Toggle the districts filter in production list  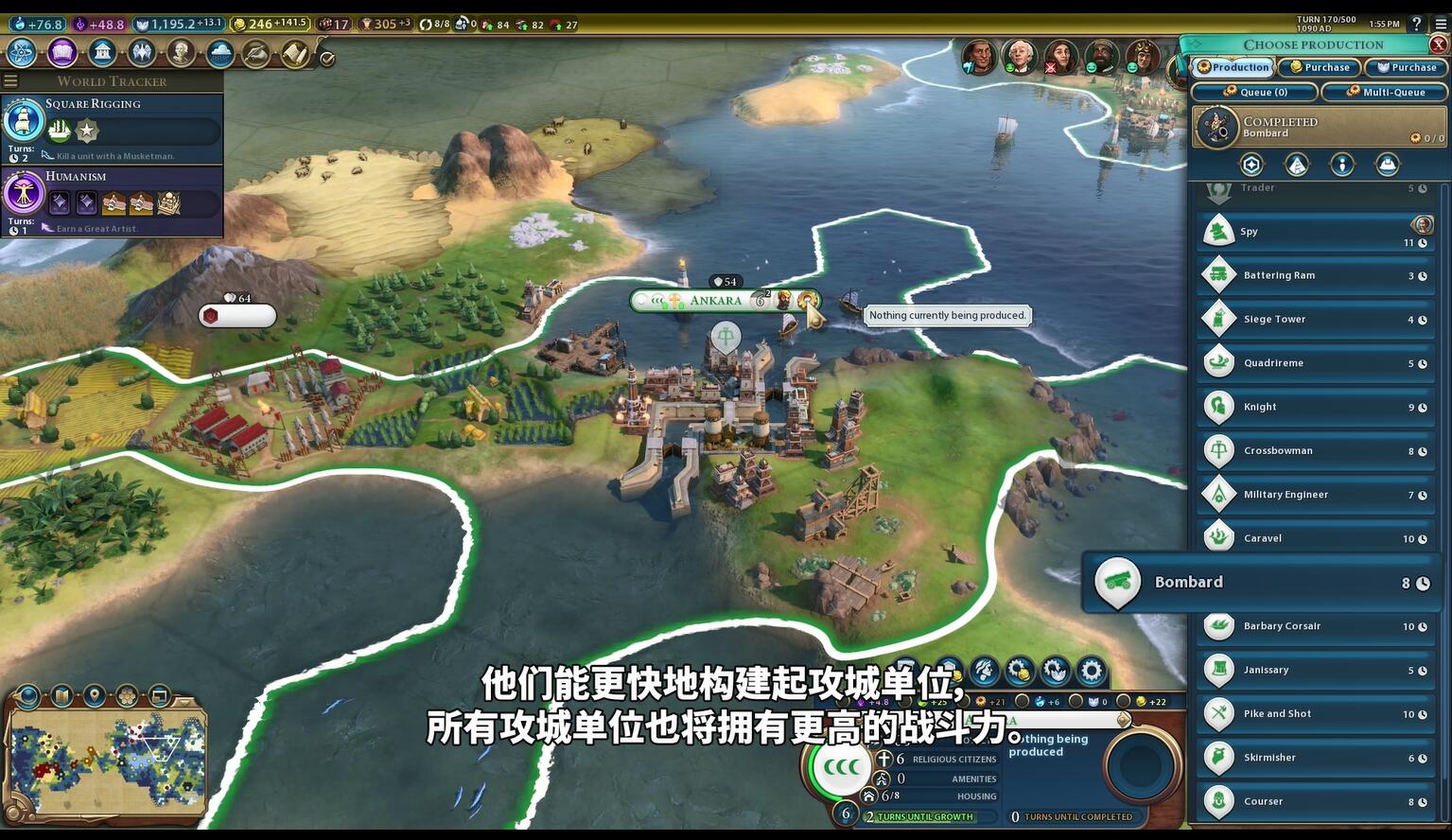tap(1251, 164)
